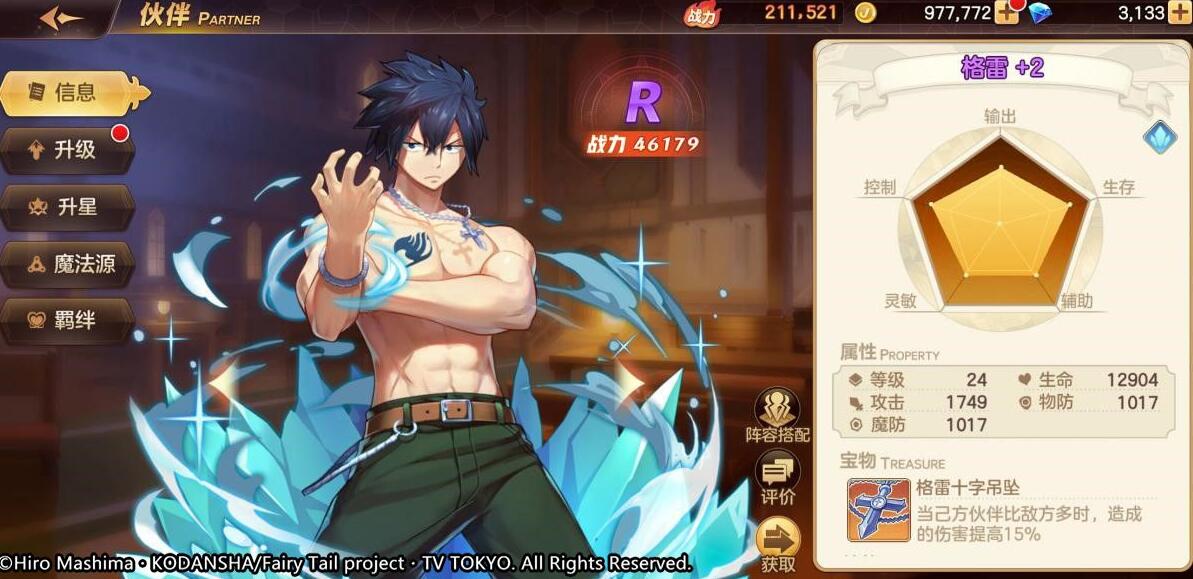
Task: Tap the blue crystal icon beside the radar chart
Action: pos(1159,137)
